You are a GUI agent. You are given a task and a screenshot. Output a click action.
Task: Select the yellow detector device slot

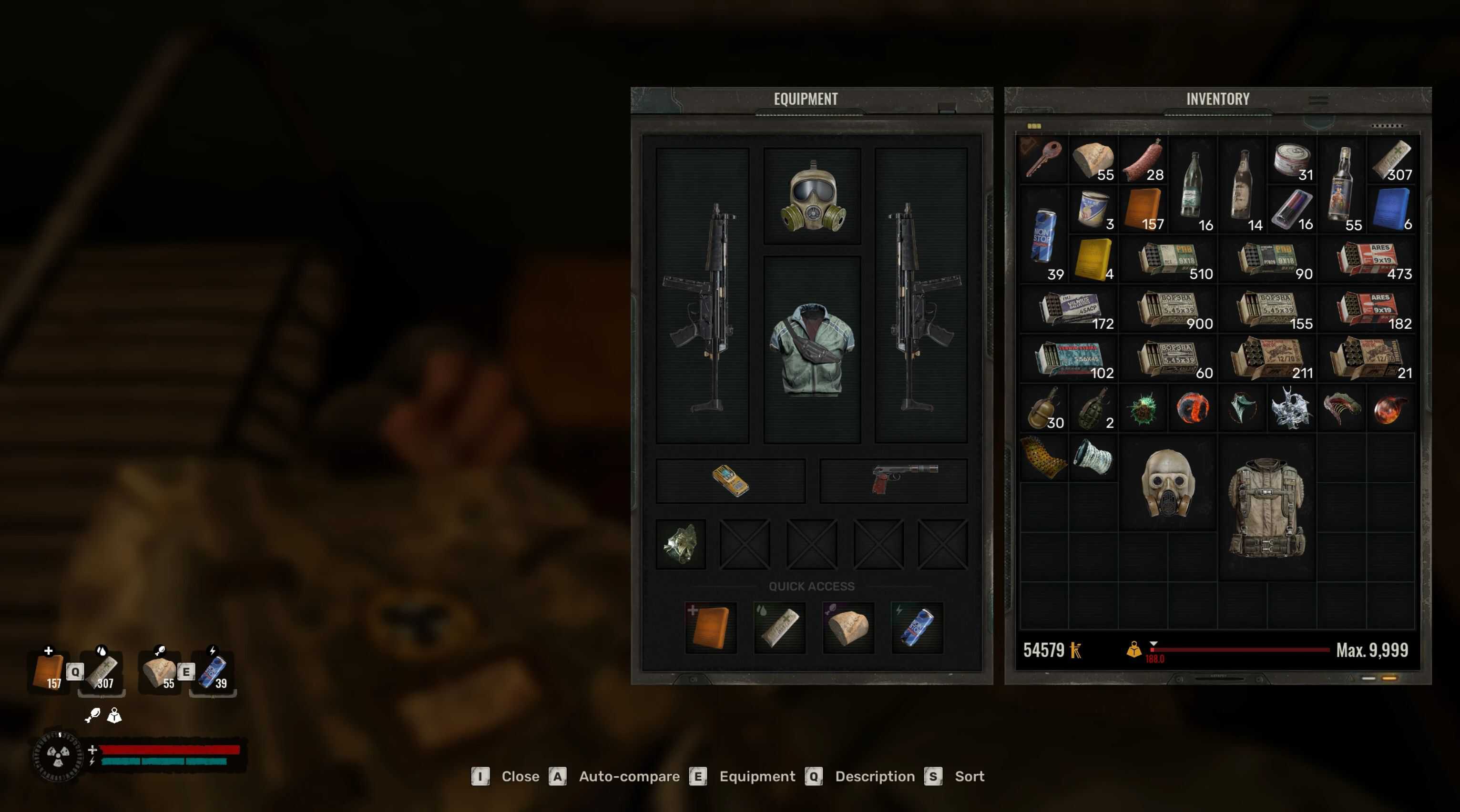pyautogui.click(x=730, y=480)
